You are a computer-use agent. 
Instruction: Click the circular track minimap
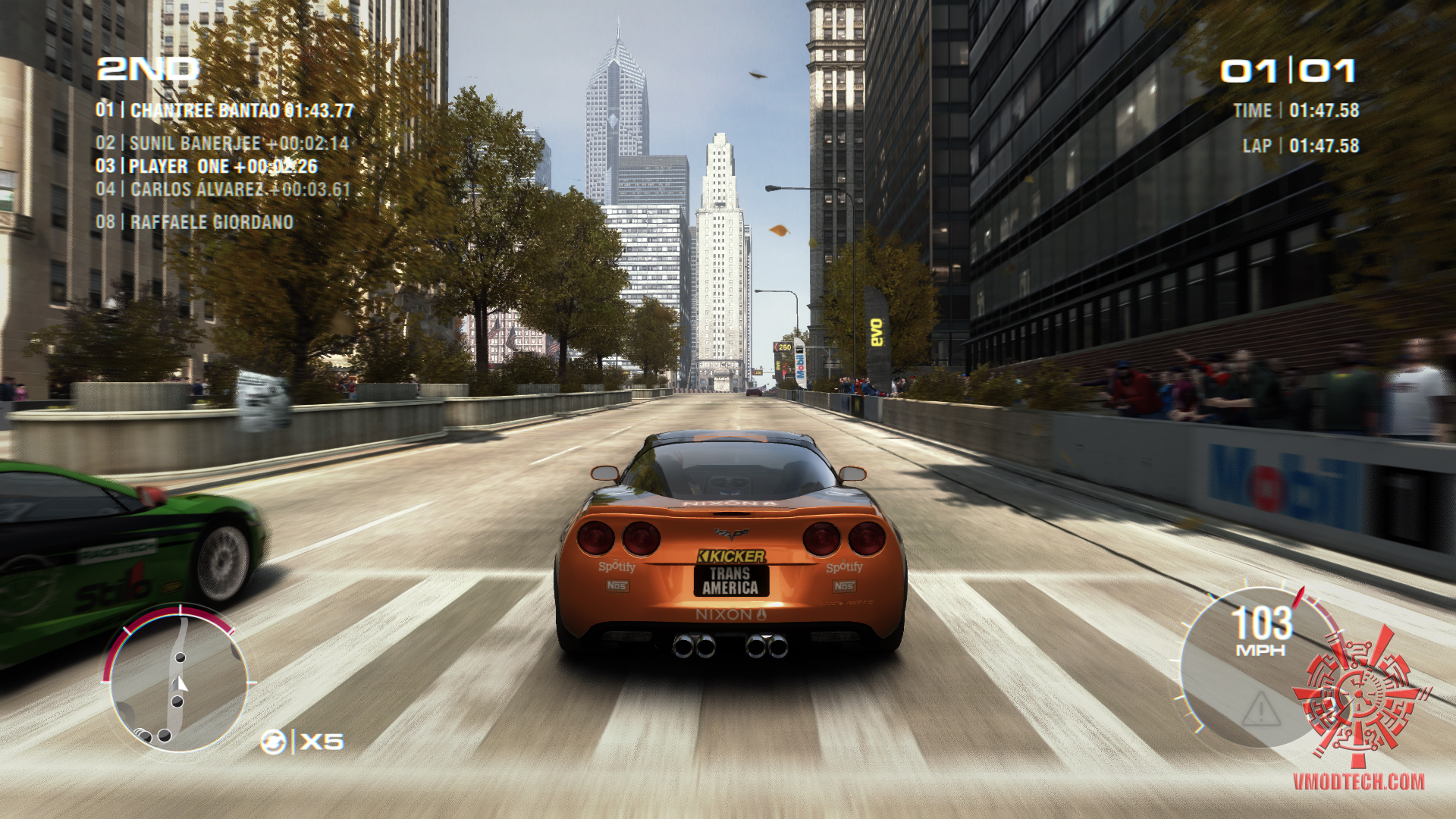click(179, 680)
